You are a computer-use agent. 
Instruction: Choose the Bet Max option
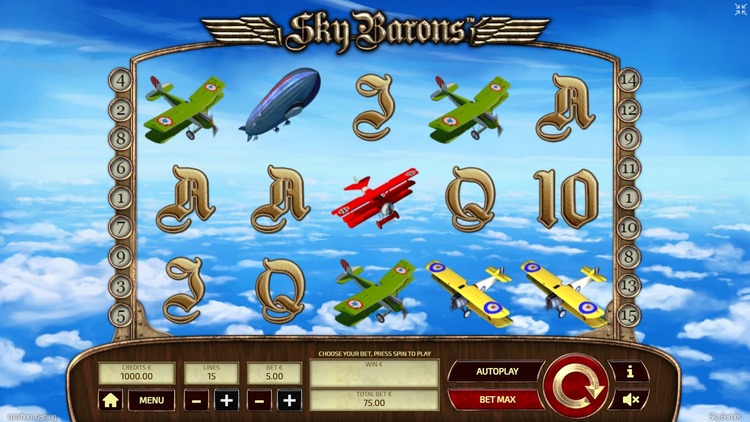[x=495, y=399]
